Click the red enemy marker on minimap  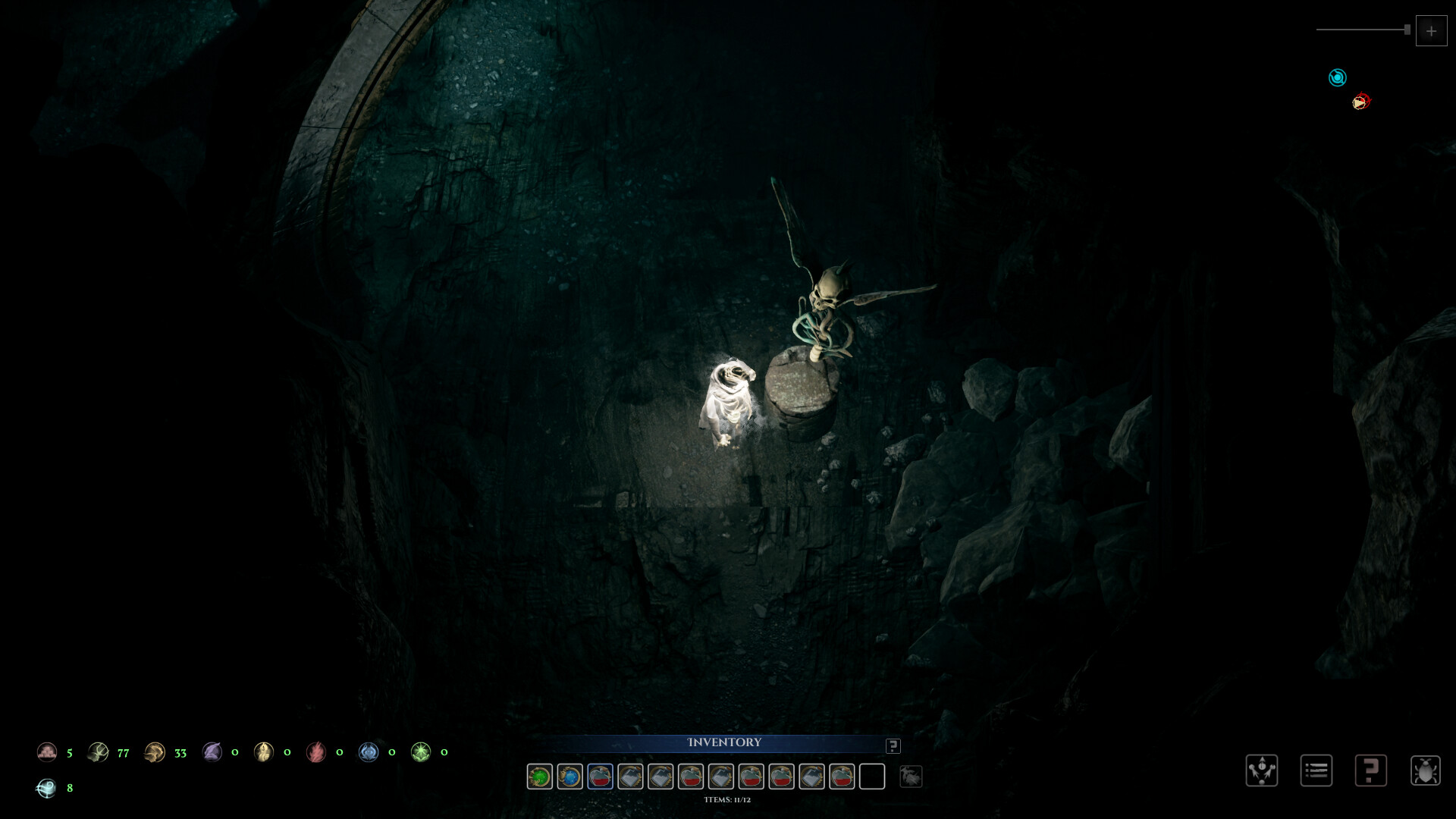(1362, 102)
